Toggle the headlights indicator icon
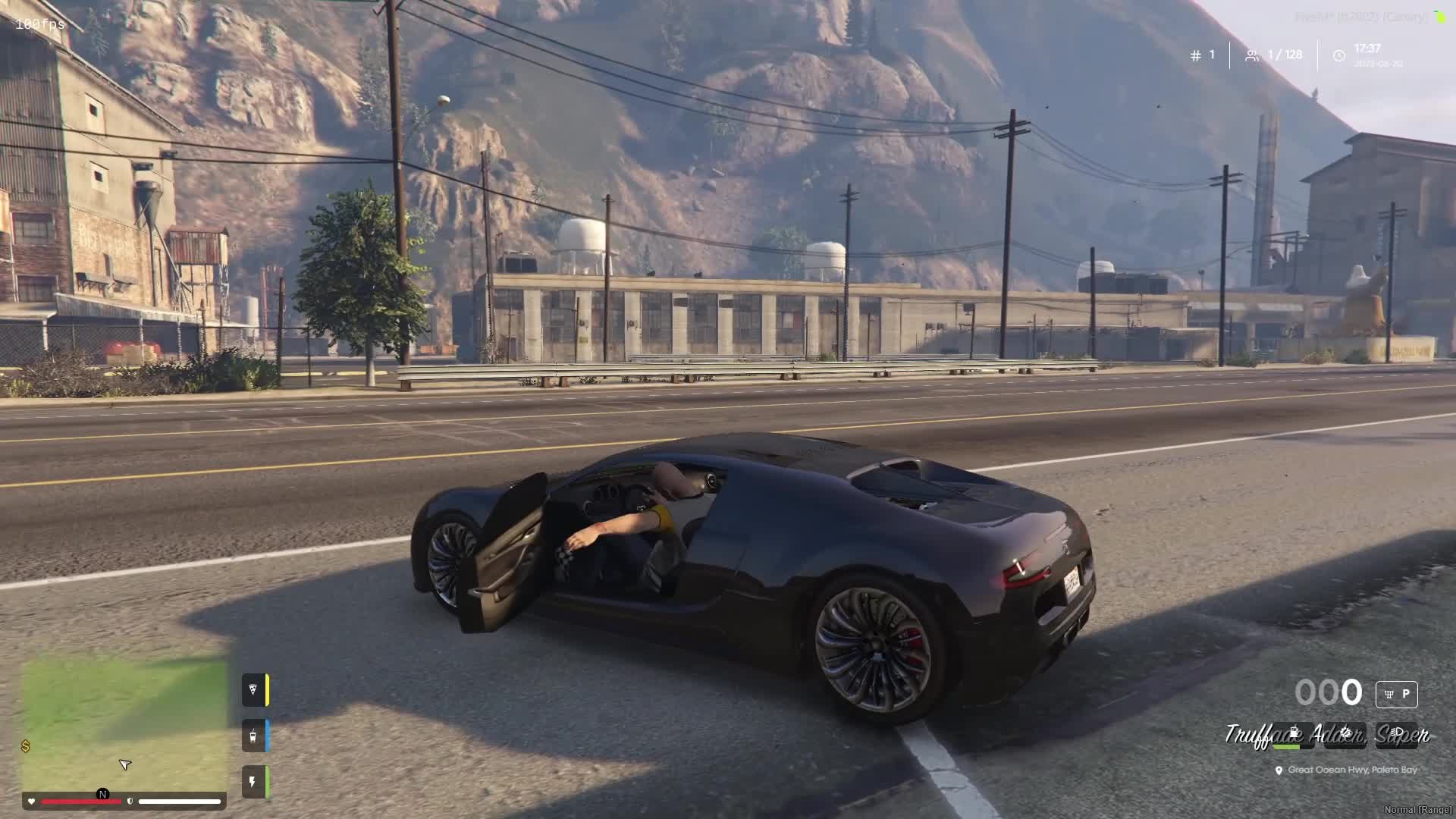Image resolution: width=1456 pixels, height=819 pixels. pos(1396,733)
